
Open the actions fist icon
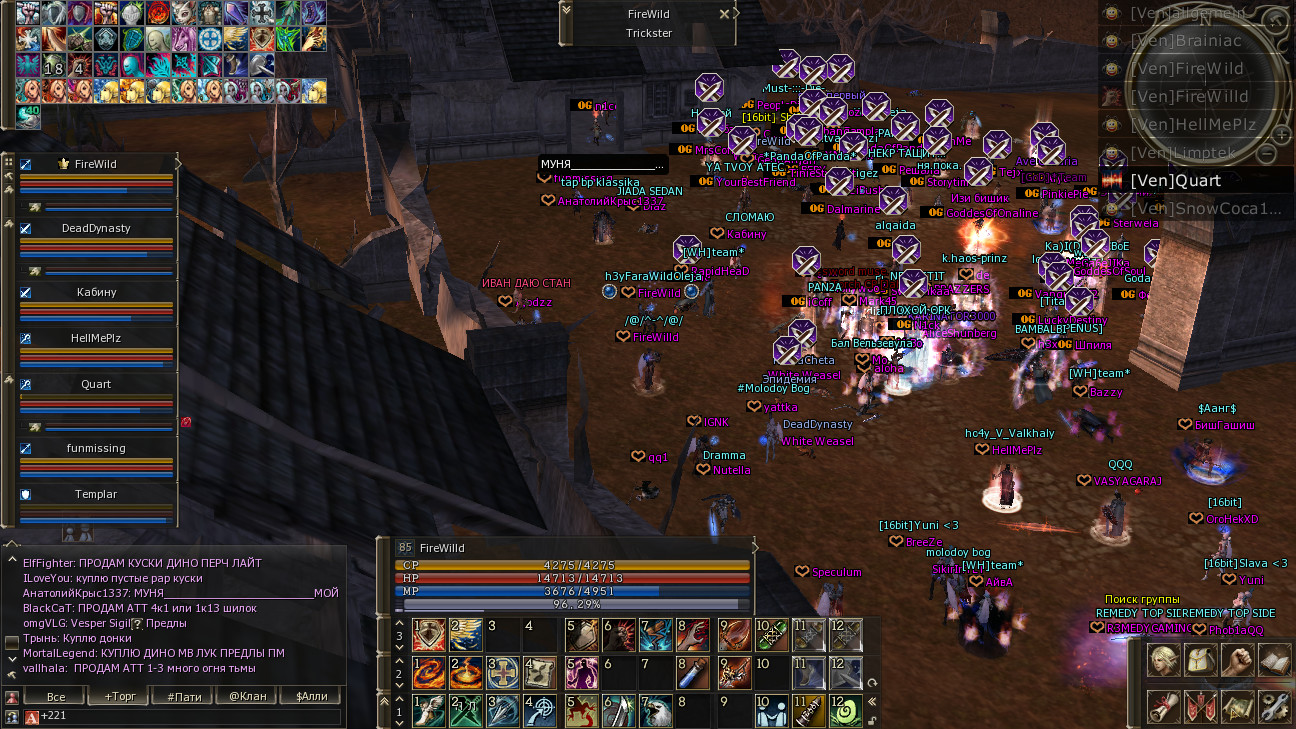1237,661
